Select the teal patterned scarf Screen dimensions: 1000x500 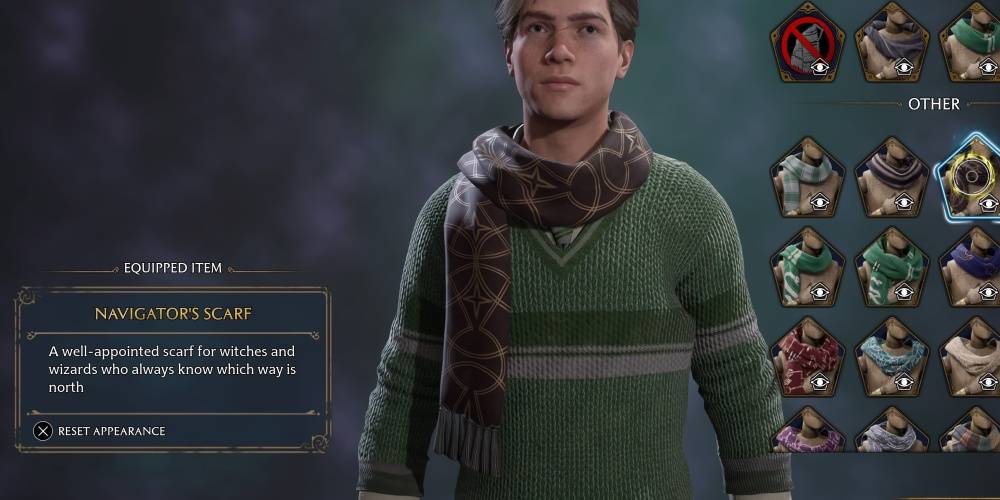click(891, 357)
